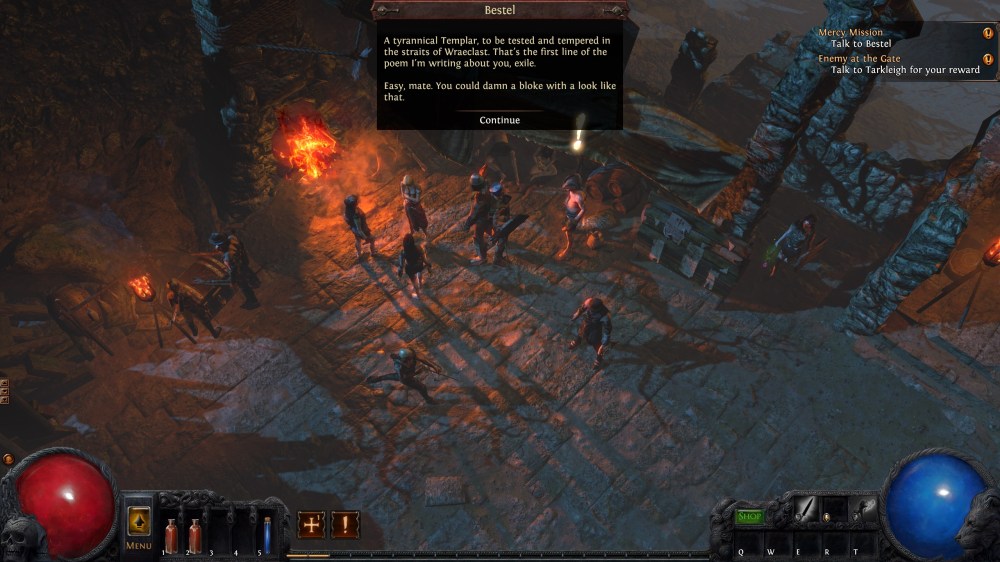Click the small orange orb above the life globe

tap(8, 459)
